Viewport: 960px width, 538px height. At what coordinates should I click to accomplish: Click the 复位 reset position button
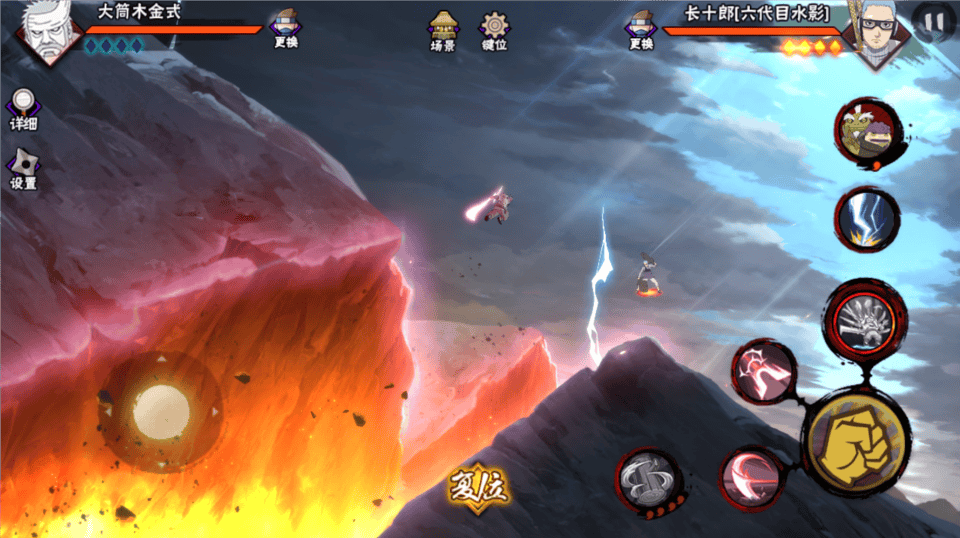(478, 489)
